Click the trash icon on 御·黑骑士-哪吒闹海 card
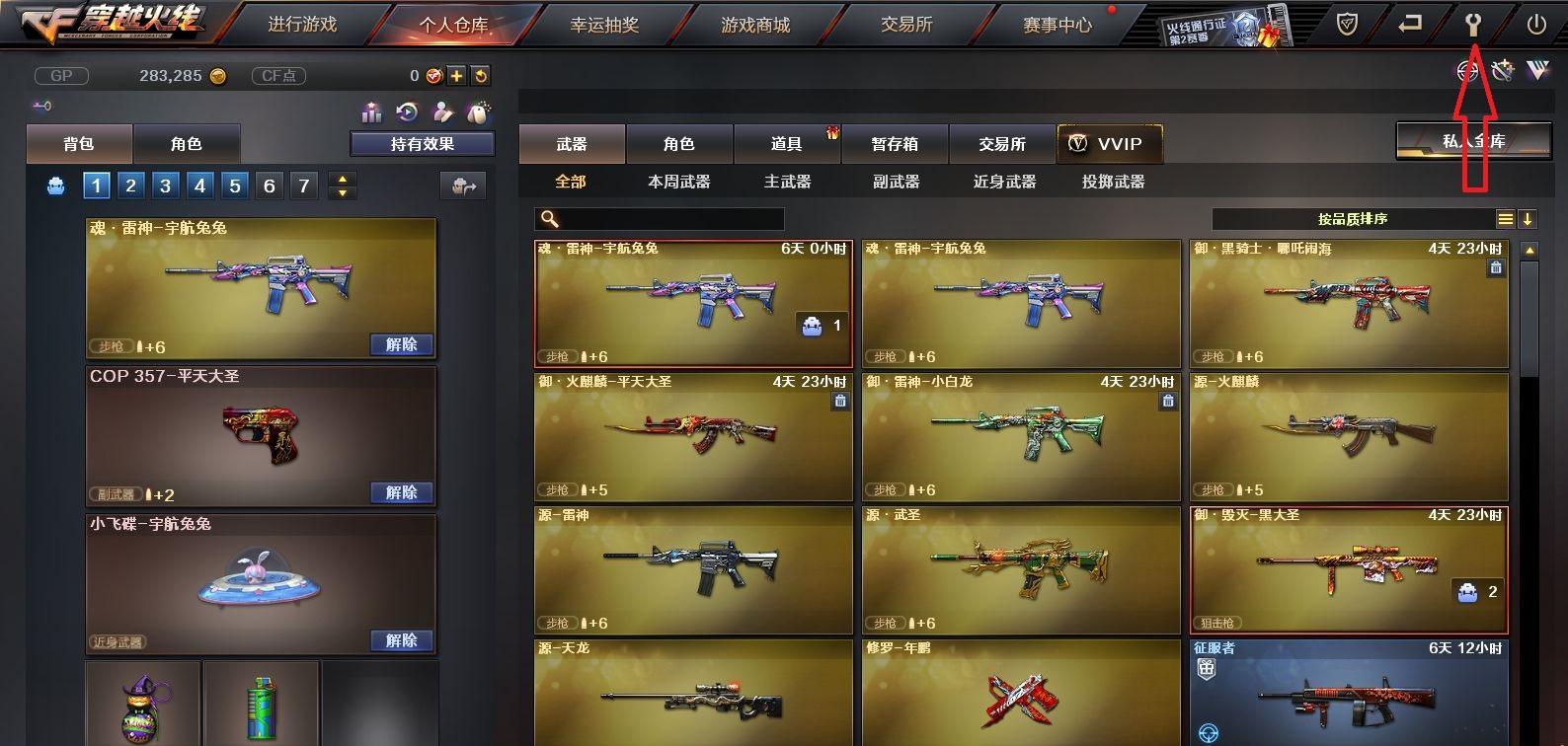1568x746 pixels. coord(1496,269)
